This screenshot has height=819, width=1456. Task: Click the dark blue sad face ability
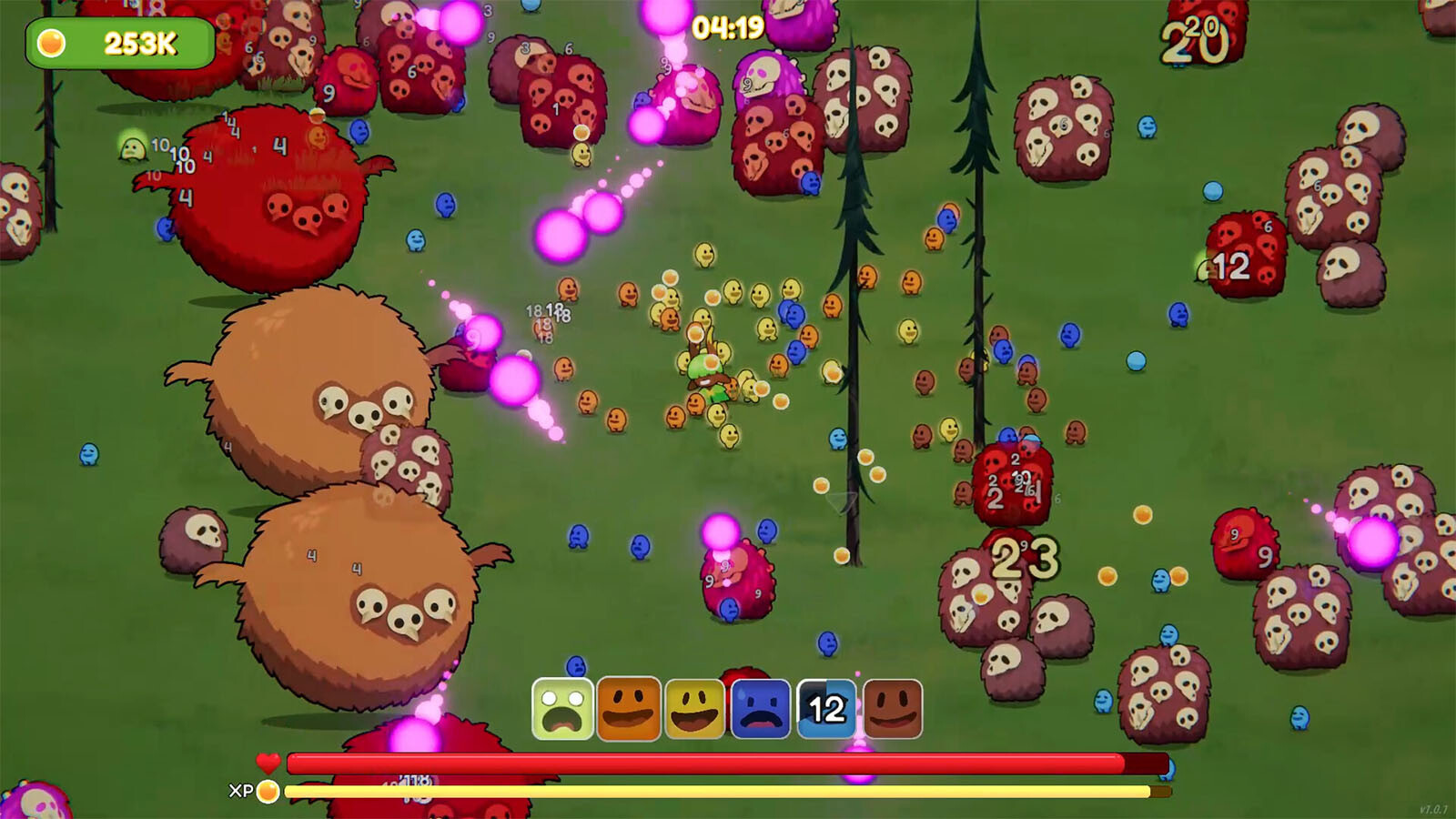coord(761,709)
